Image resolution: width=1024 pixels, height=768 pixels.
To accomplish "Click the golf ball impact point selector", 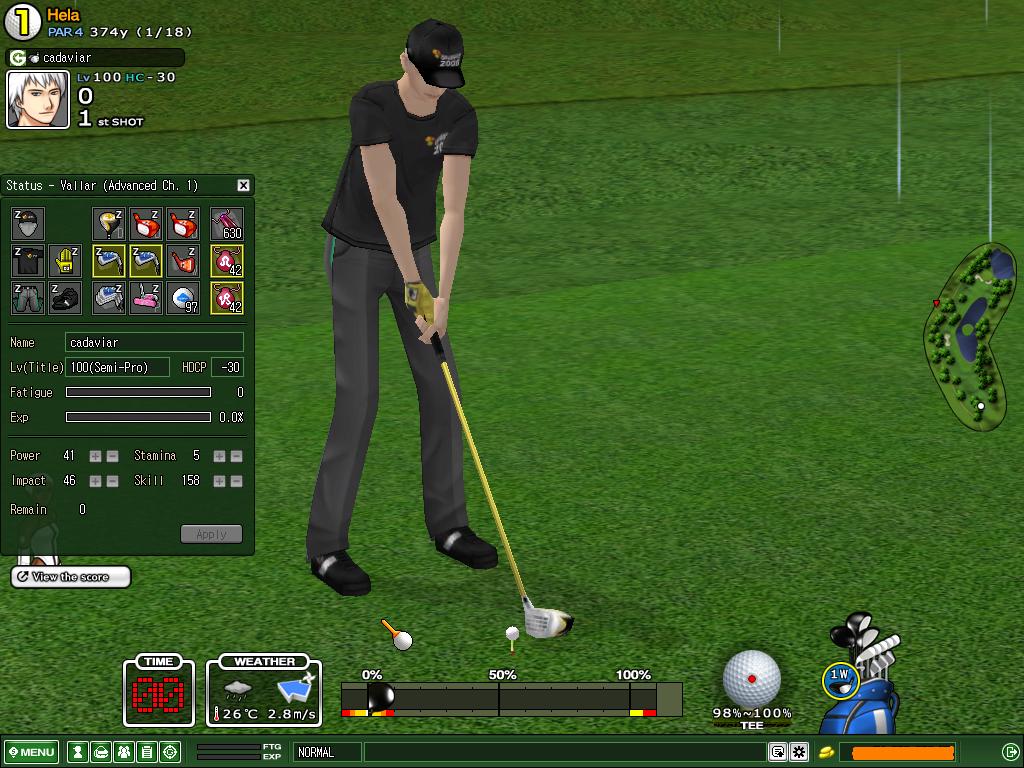I will pos(751,677).
